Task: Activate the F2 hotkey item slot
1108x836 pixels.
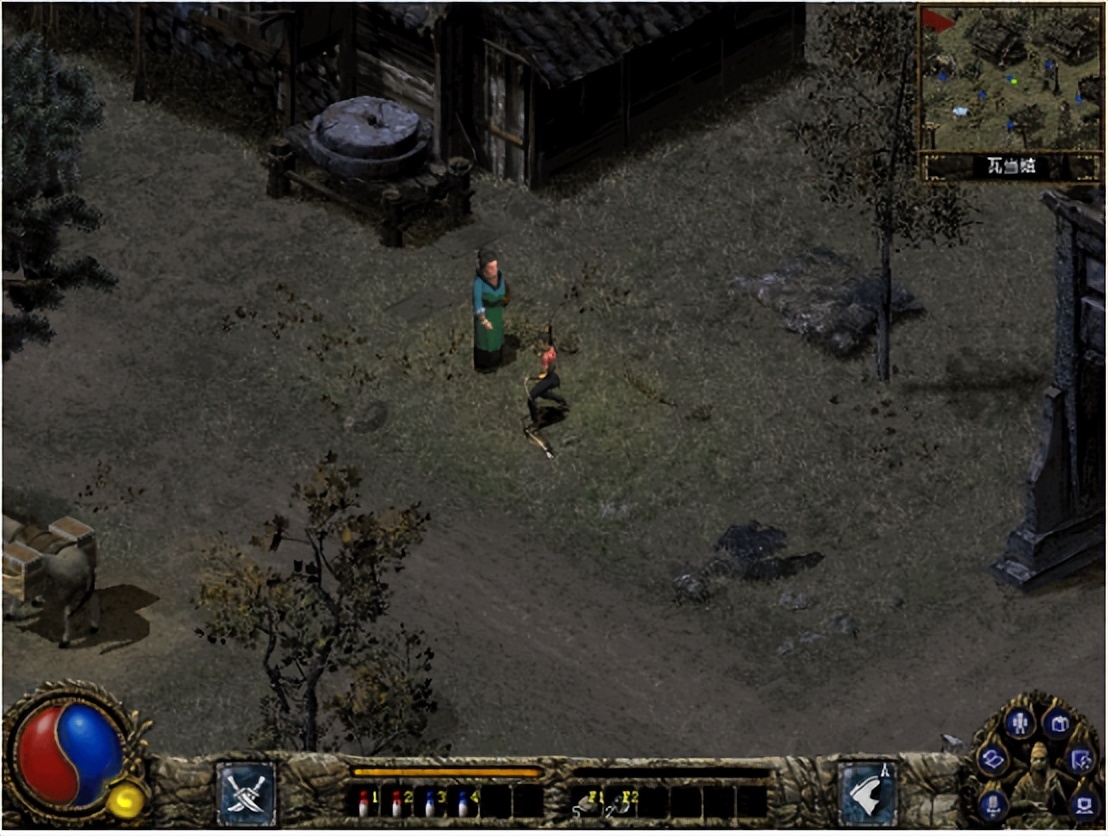Action: click(x=620, y=803)
